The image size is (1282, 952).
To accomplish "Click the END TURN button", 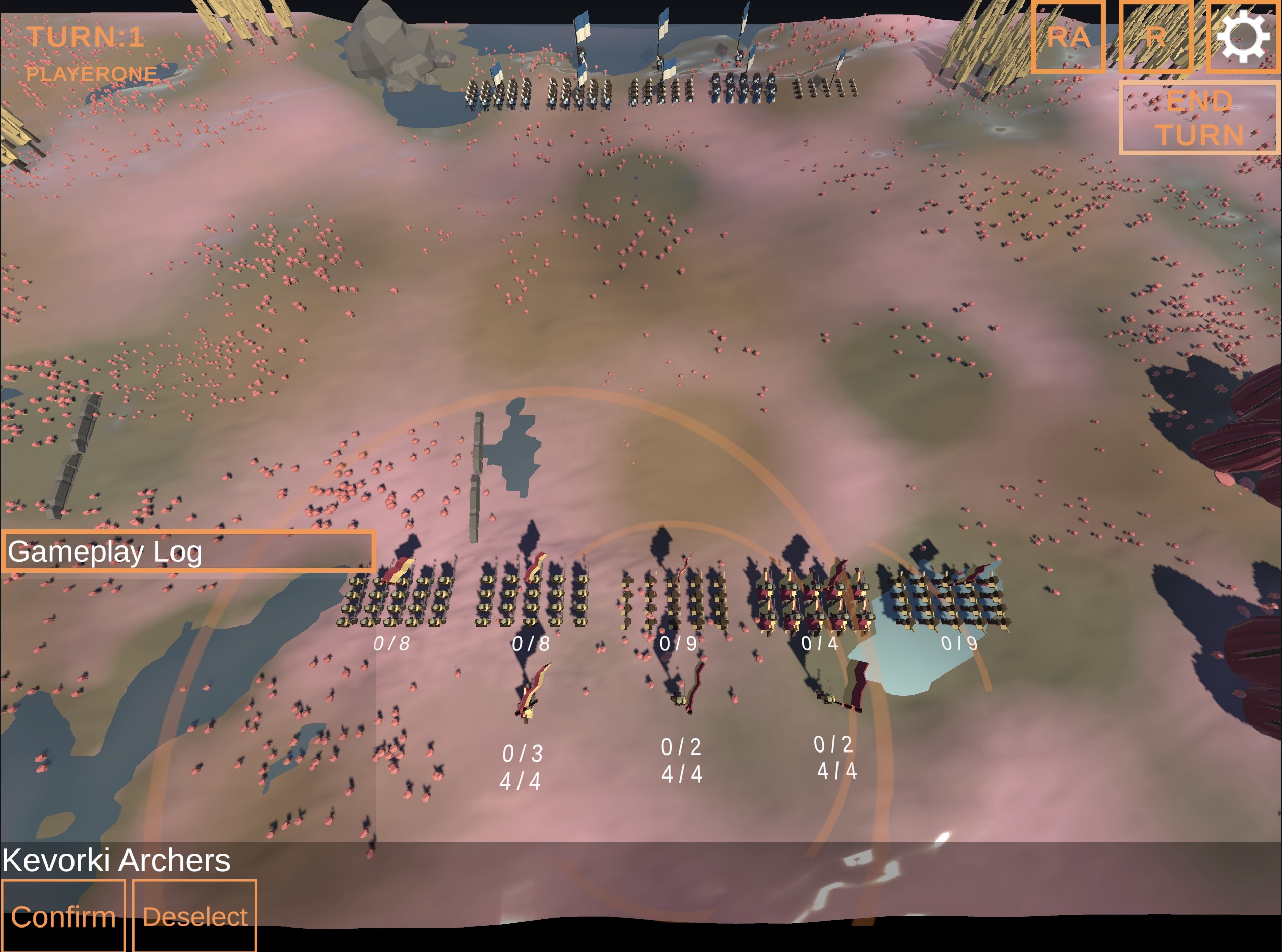I will click(1198, 118).
